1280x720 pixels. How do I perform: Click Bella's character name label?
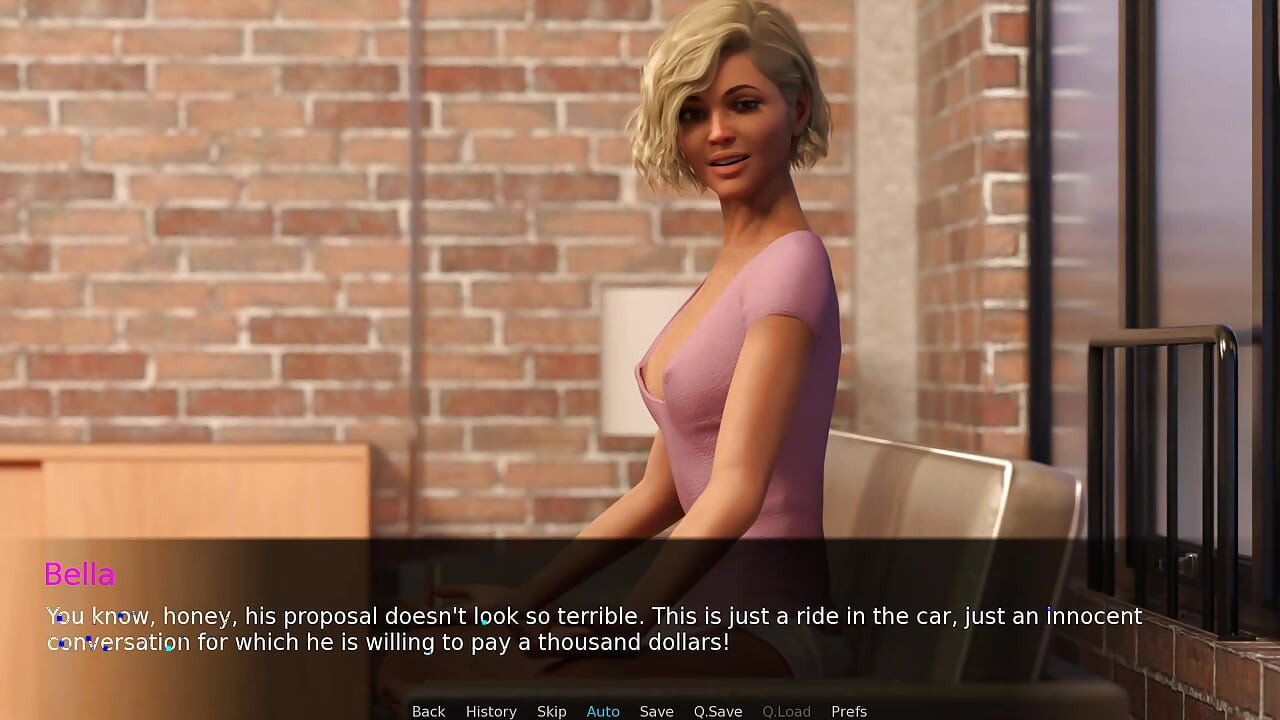tap(80, 575)
